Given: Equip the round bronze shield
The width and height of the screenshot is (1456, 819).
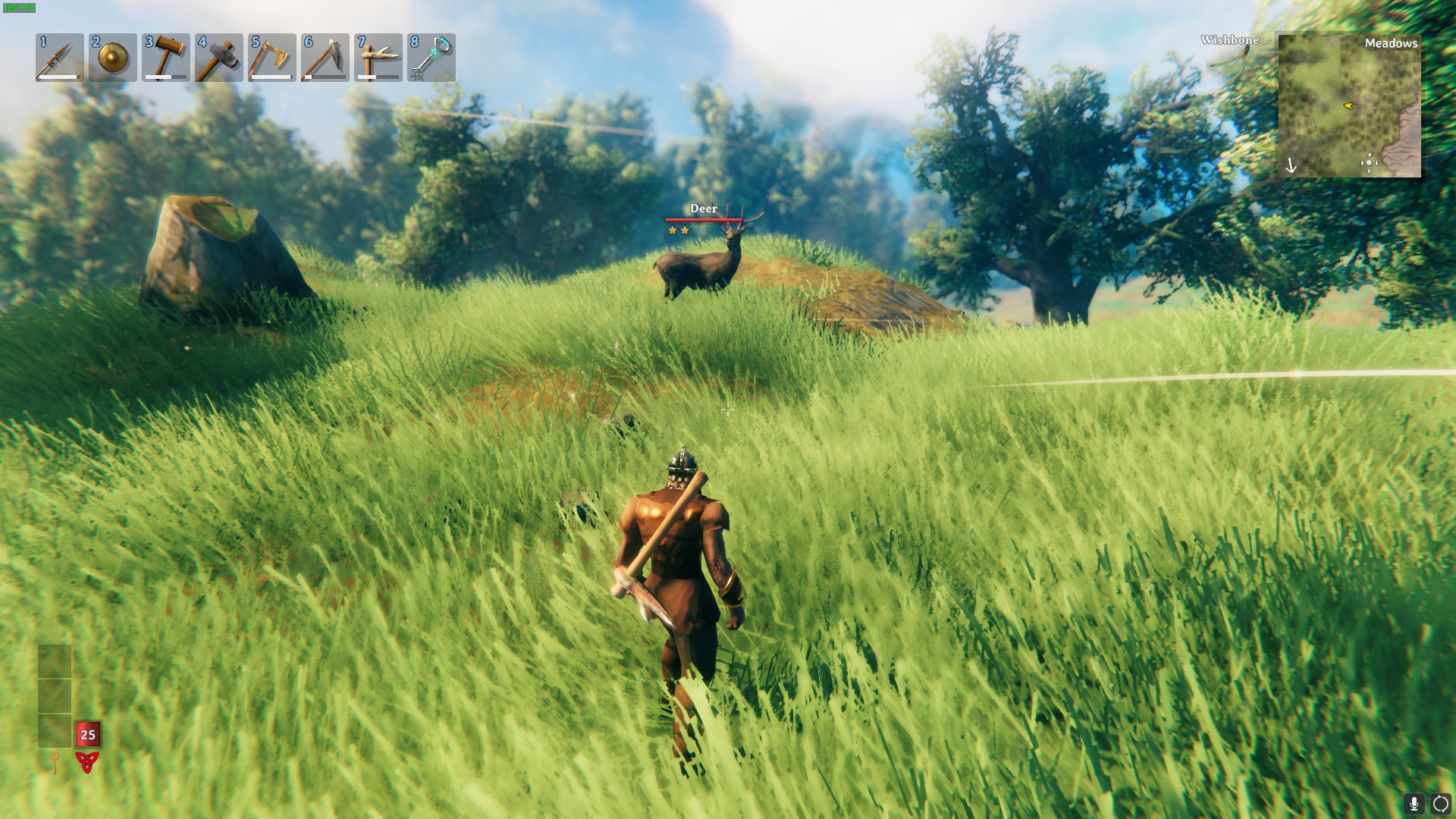Looking at the screenshot, I should click(113, 58).
